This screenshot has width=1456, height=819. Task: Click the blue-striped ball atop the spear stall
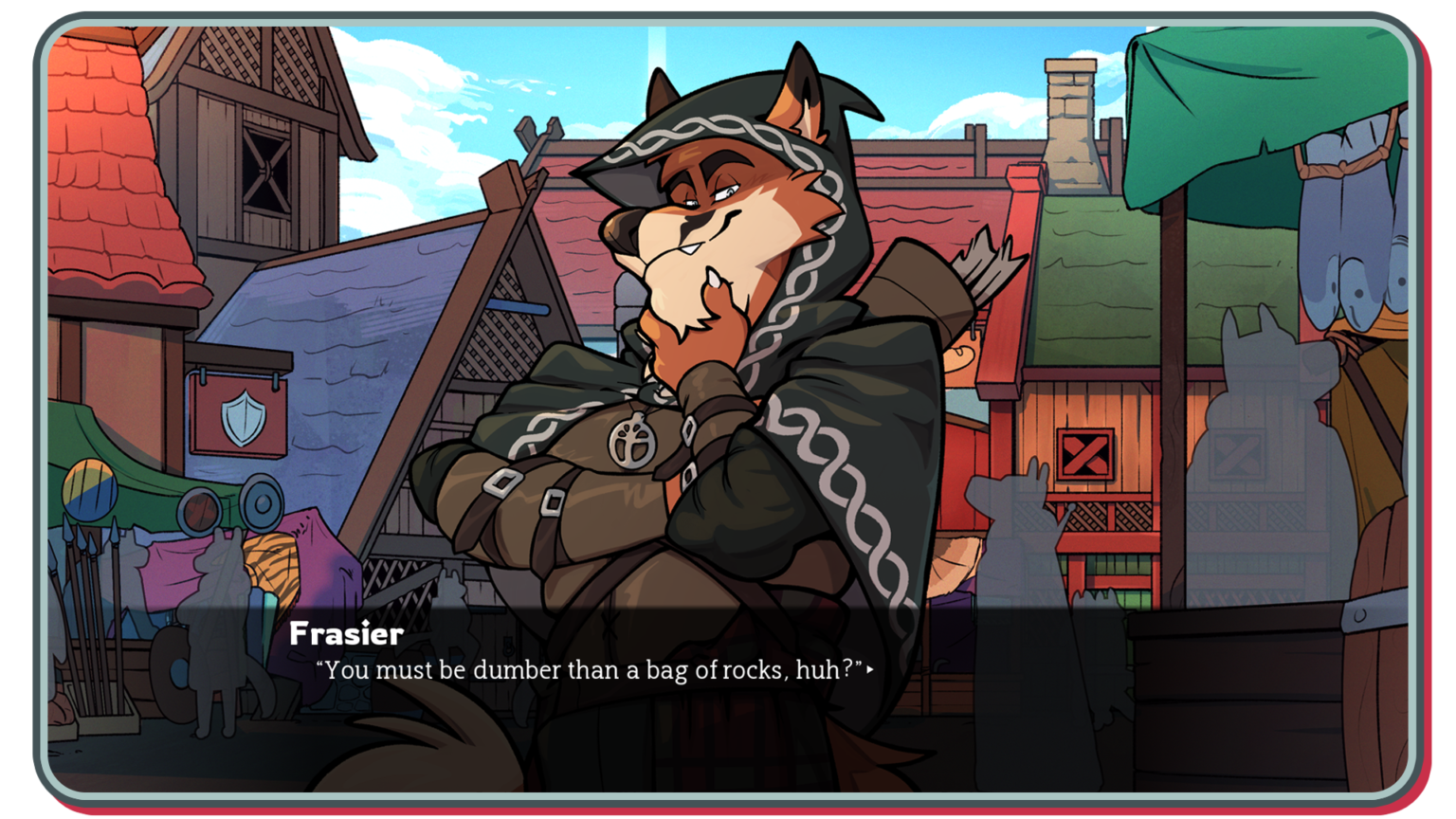pos(91,487)
